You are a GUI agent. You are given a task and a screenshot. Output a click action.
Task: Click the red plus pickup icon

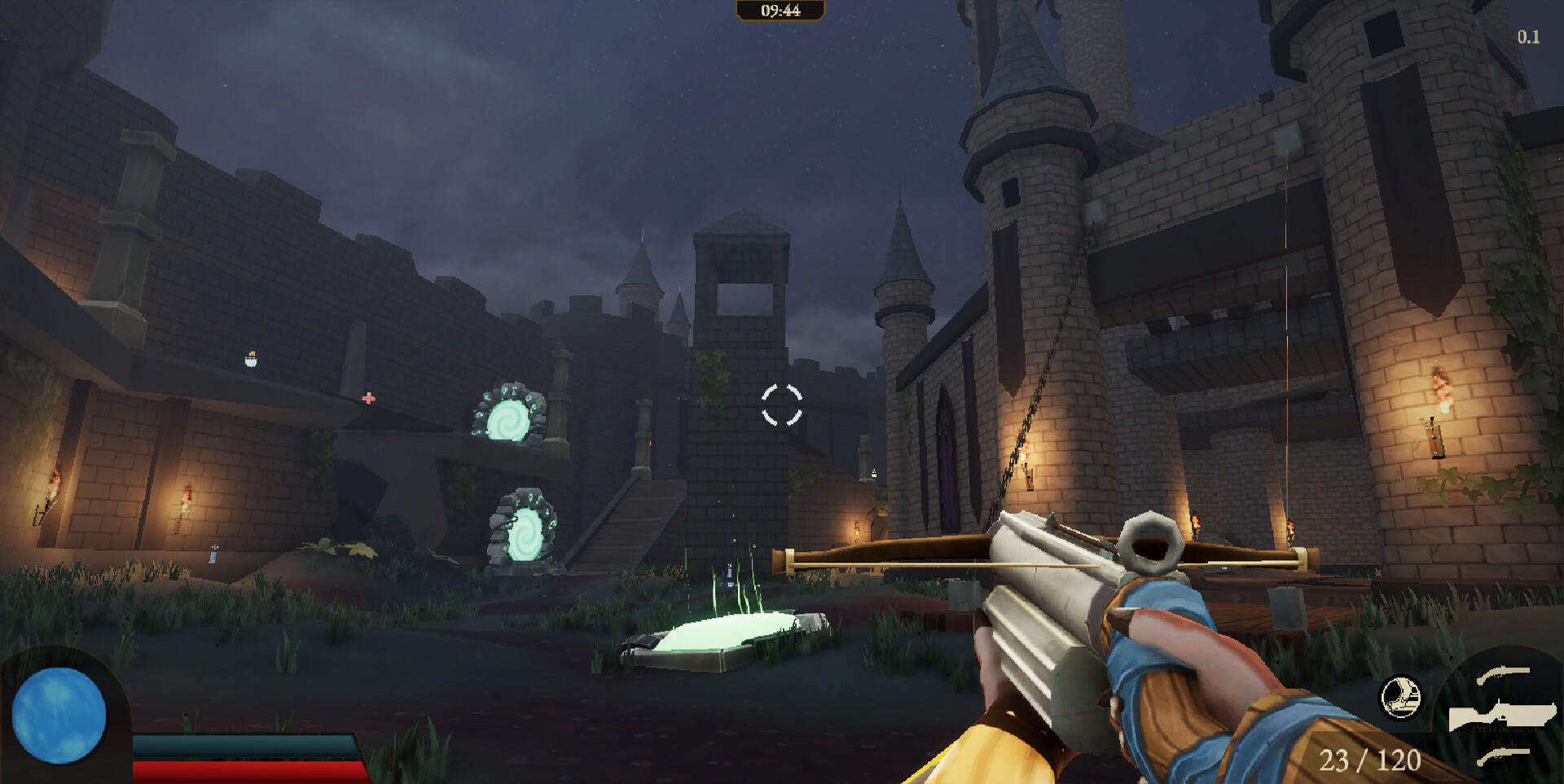tap(369, 398)
